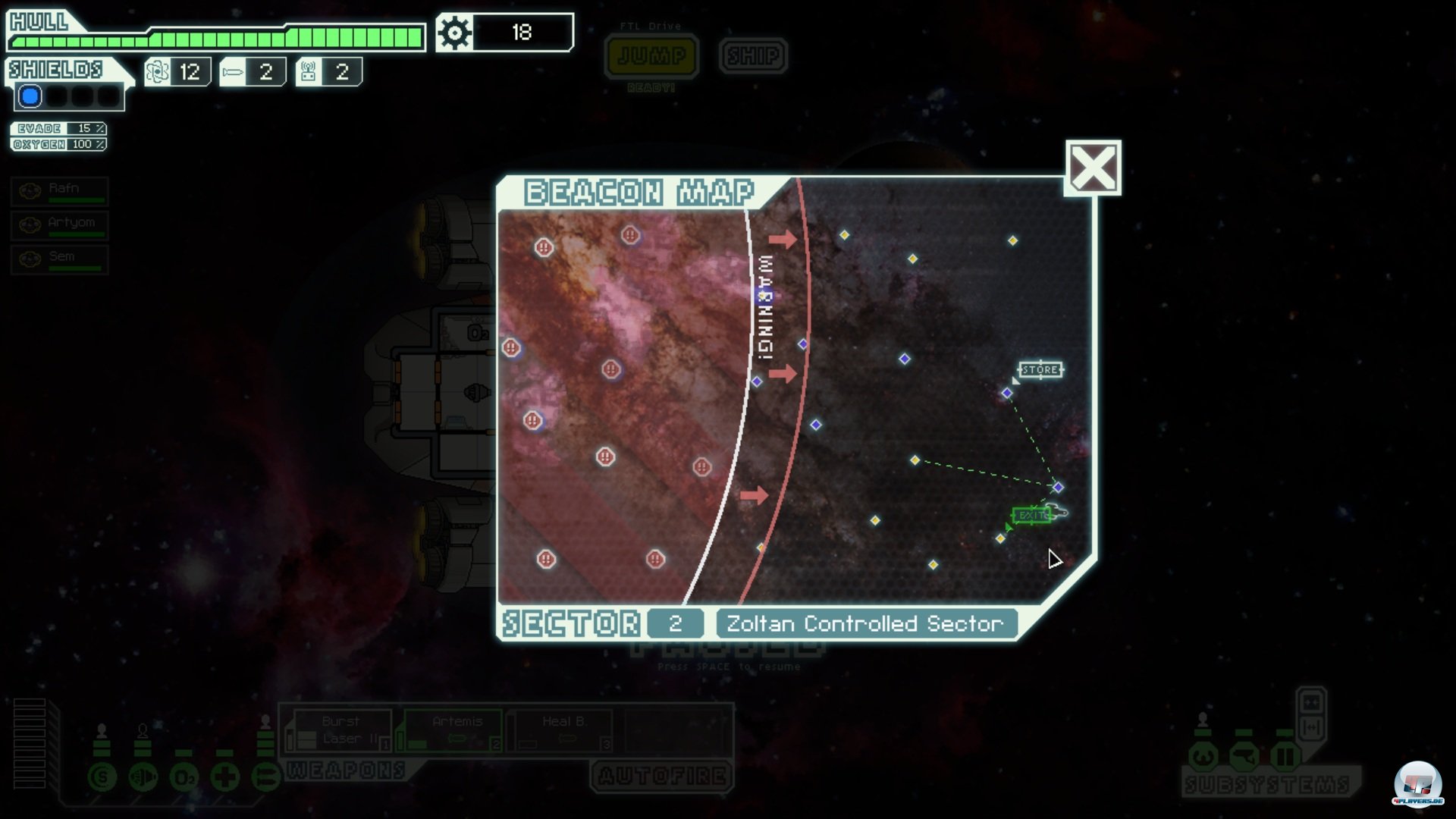
Task: Select crew member Artyom
Action: [x=60, y=225]
